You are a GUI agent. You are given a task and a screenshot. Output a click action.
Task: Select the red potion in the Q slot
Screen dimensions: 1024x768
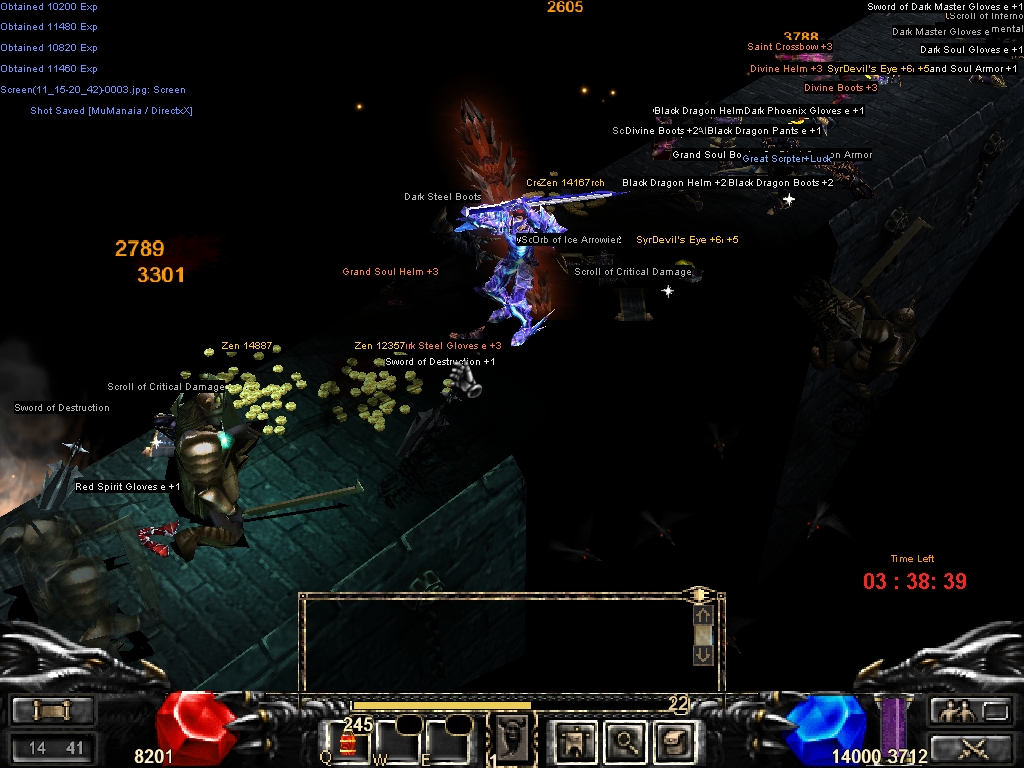(347, 742)
